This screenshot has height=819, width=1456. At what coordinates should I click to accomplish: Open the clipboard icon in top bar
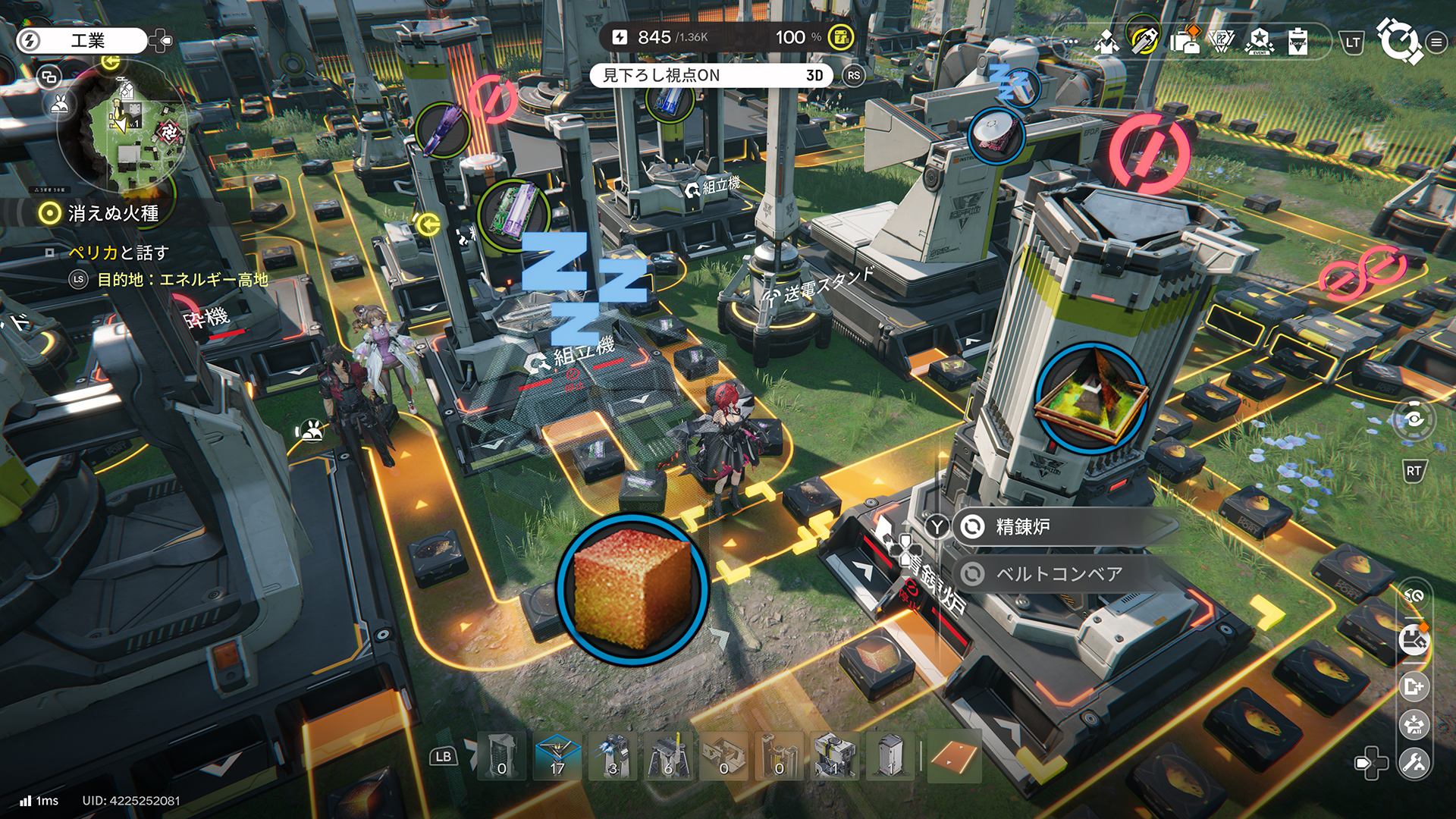pos(1298,42)
